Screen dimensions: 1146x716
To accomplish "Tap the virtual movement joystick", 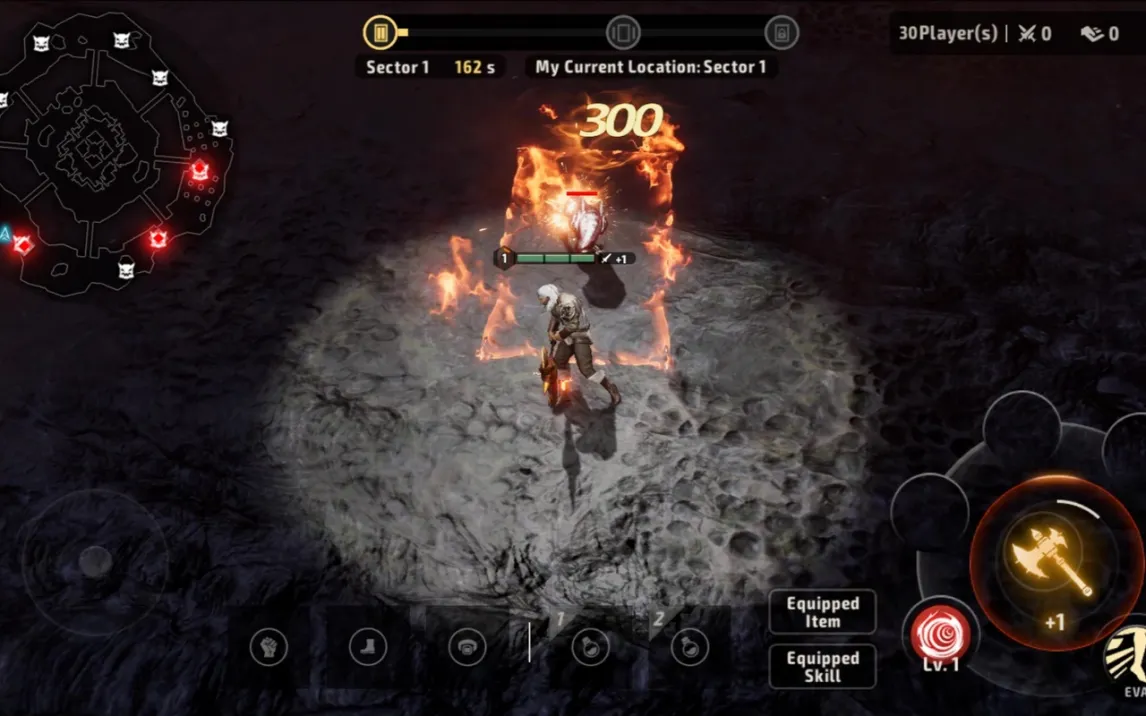I will 95,561.
